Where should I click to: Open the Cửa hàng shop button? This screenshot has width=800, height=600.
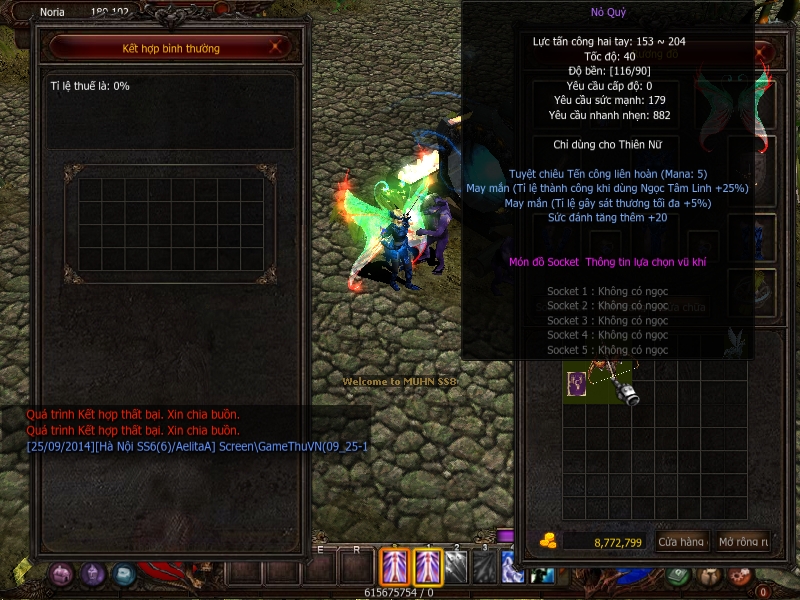682,542
